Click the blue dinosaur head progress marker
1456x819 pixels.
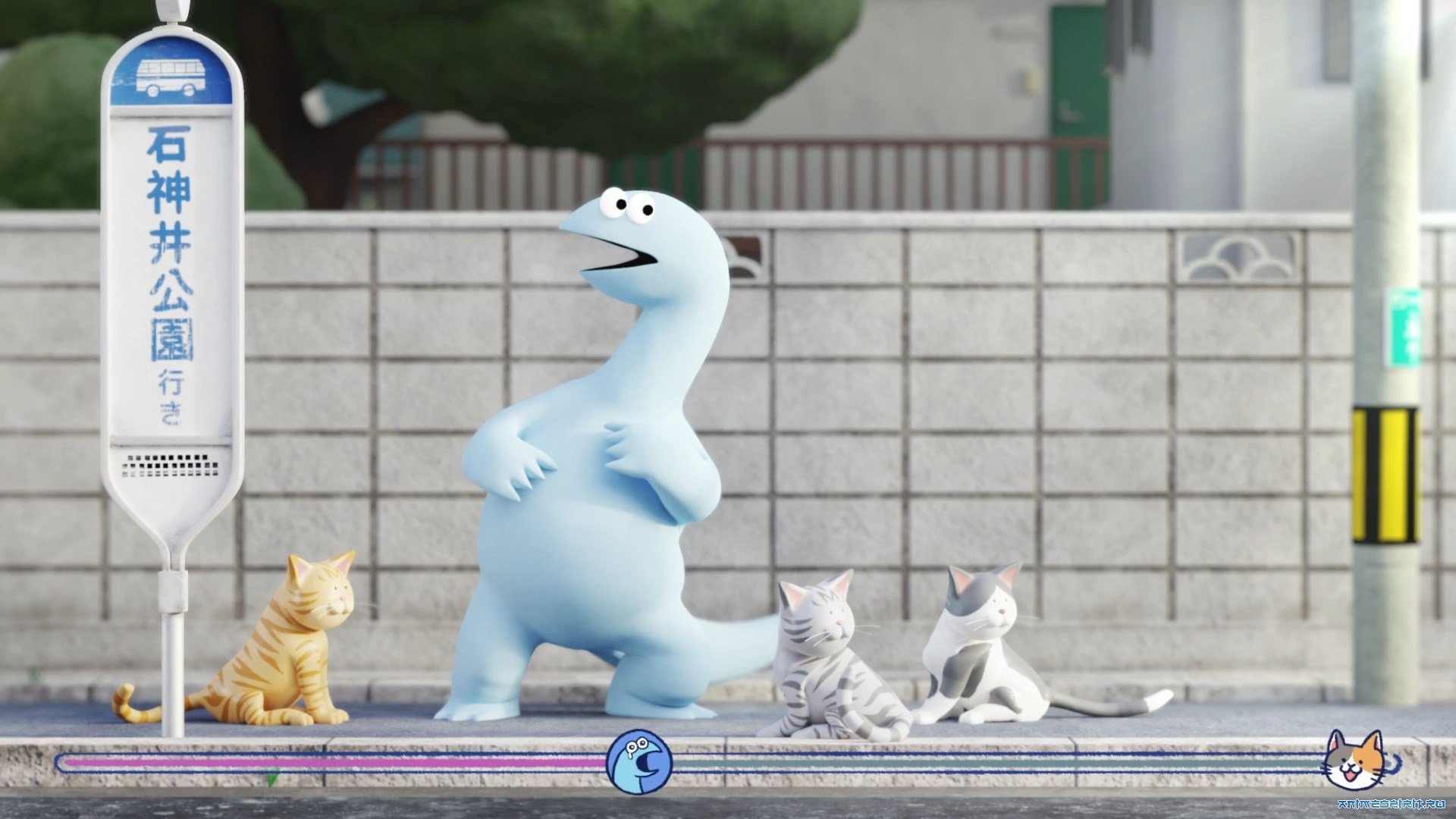pyautogui.click(x=639, y=762)
